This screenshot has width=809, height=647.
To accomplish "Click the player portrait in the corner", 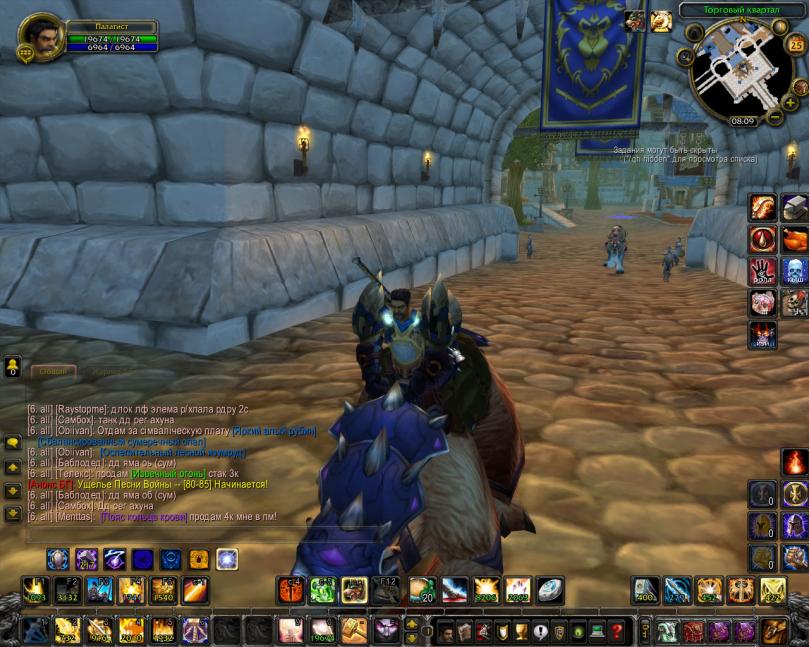I will click(41, 37).
